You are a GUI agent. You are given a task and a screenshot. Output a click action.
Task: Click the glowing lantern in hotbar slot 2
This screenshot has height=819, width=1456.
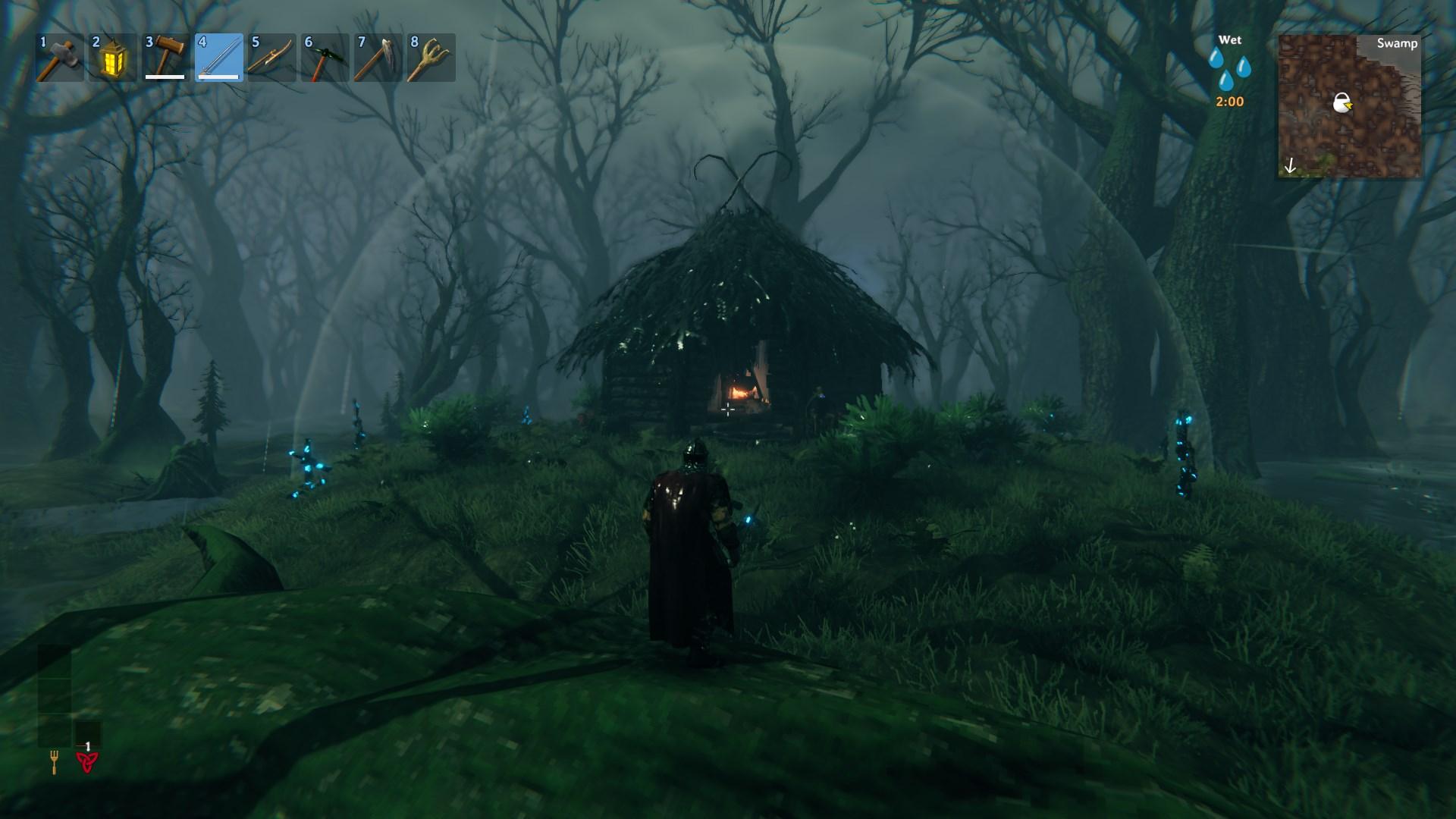[x=111, y=57]
